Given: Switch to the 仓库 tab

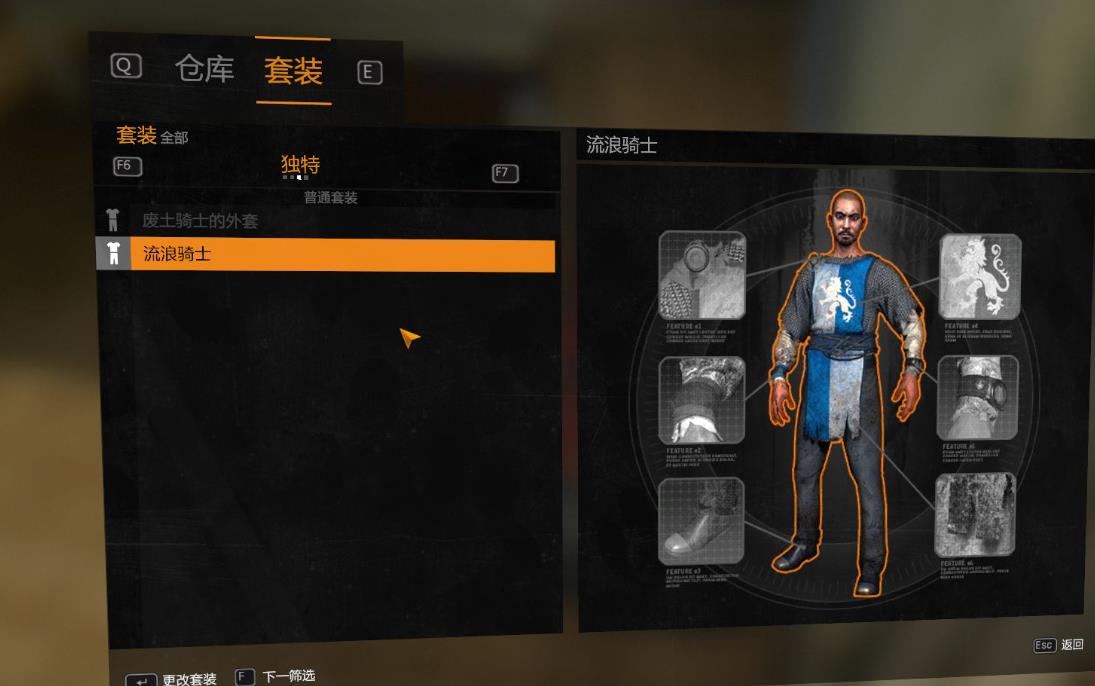Looking at the screenshot, I should pos(204,68).
